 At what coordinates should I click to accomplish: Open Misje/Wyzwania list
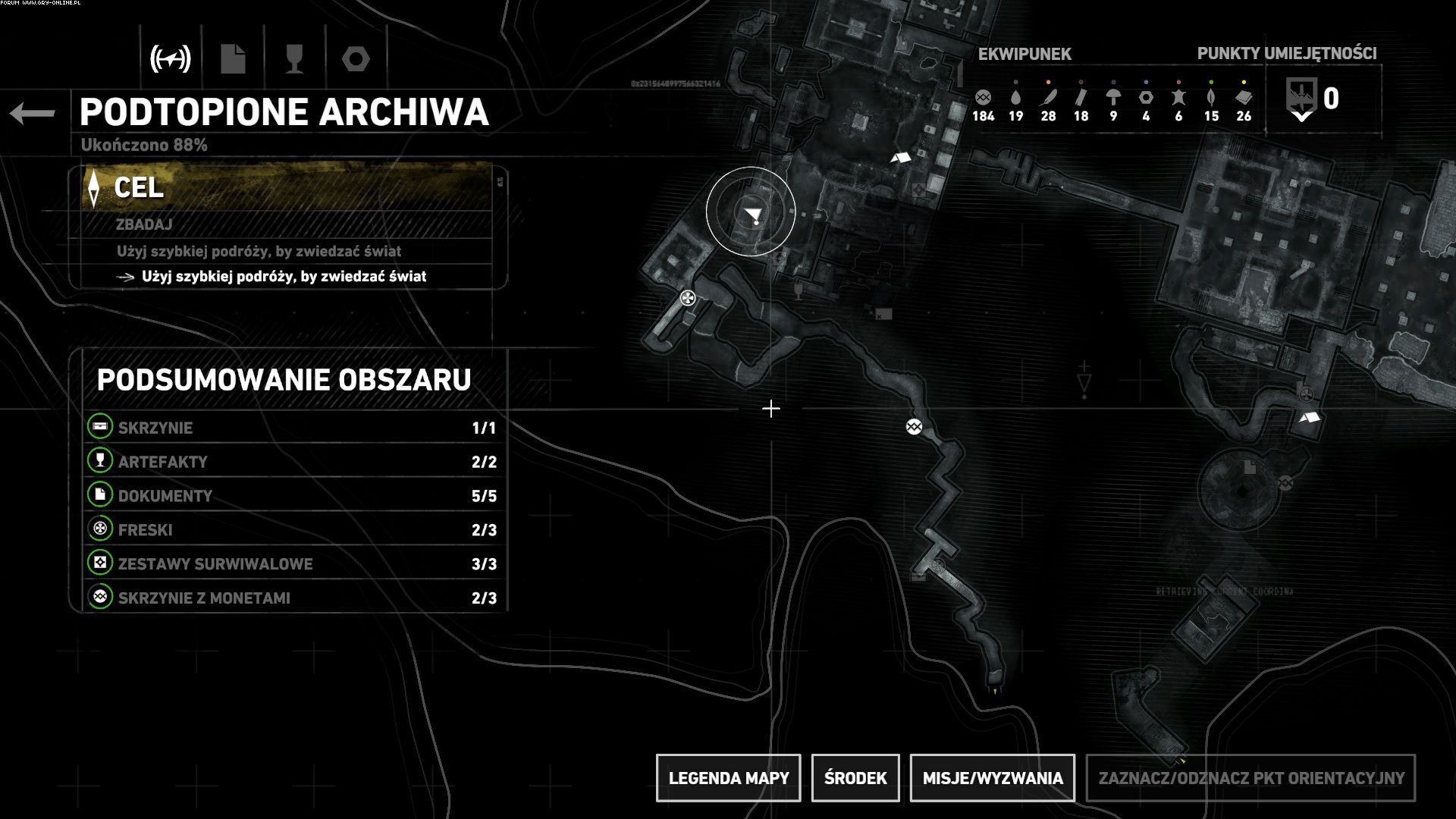[992, 778]
